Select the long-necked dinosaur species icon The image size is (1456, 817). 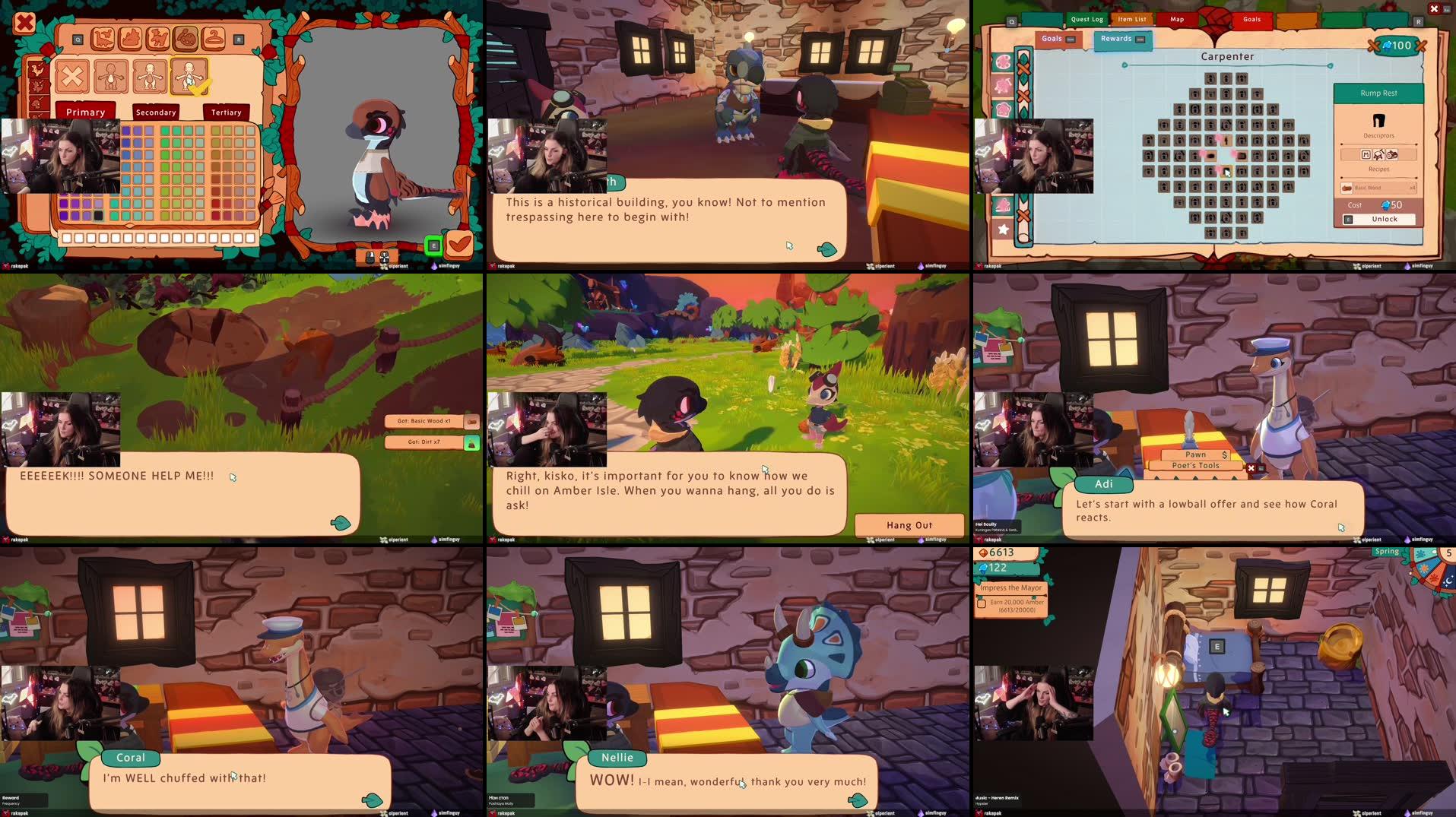pyautogui.click(x=103, y=39)
